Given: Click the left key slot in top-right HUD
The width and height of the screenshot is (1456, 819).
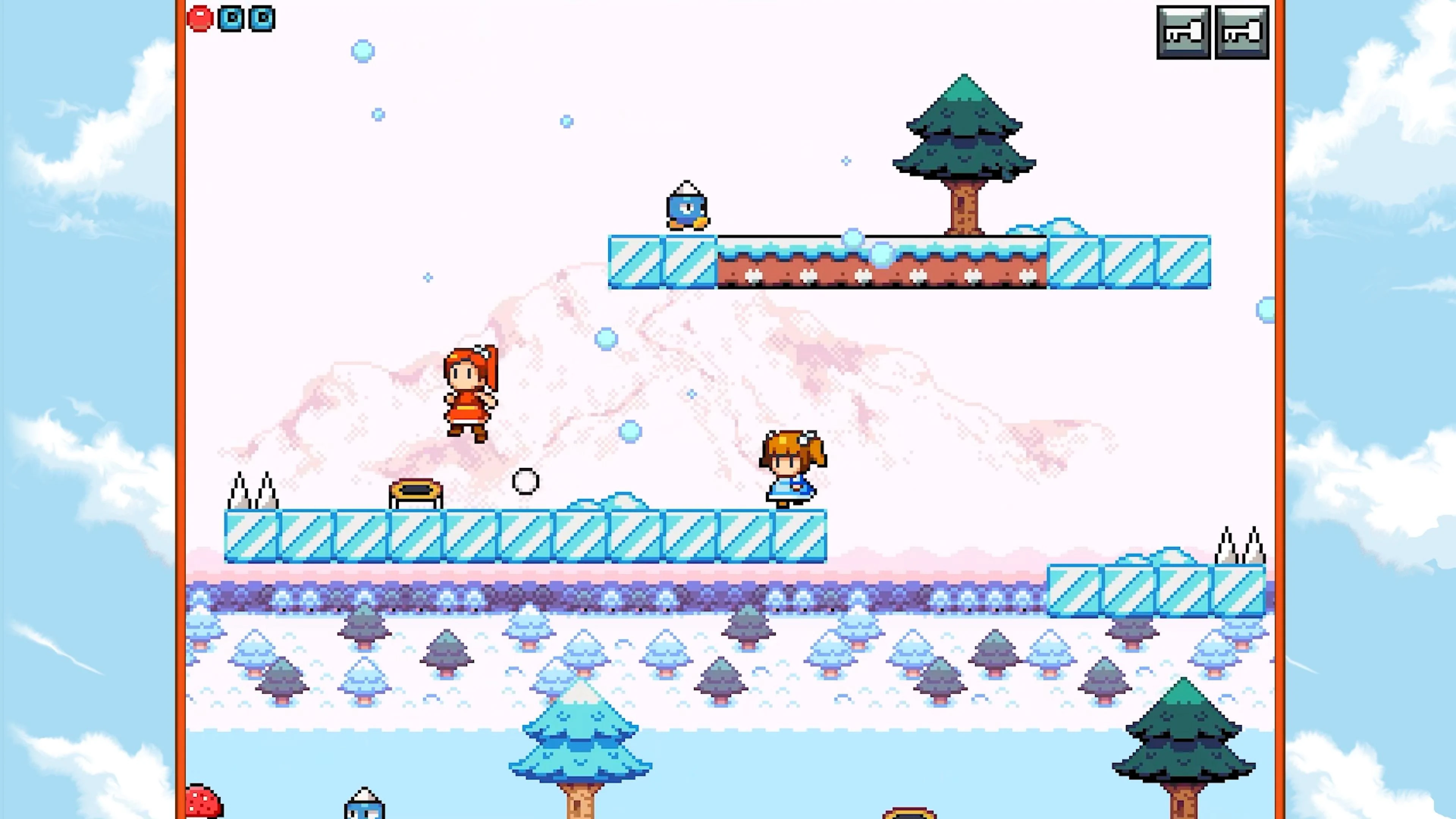Looking at the screenshot, I should 1183,31.
